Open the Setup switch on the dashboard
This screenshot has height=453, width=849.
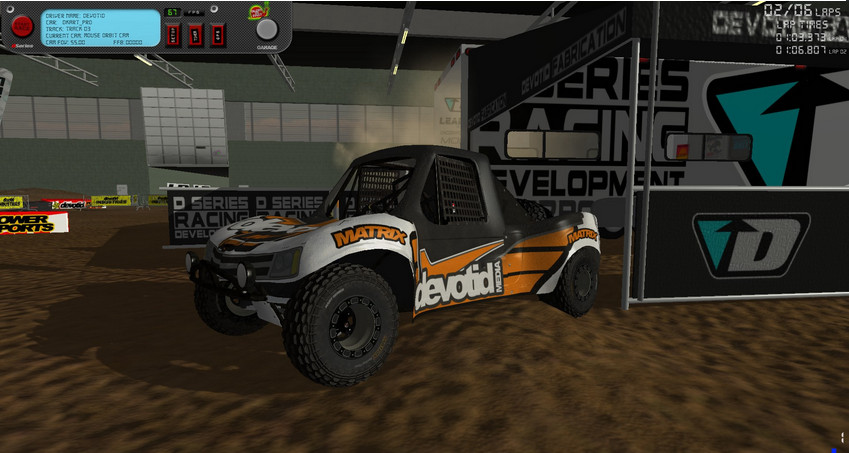[172, 33]
